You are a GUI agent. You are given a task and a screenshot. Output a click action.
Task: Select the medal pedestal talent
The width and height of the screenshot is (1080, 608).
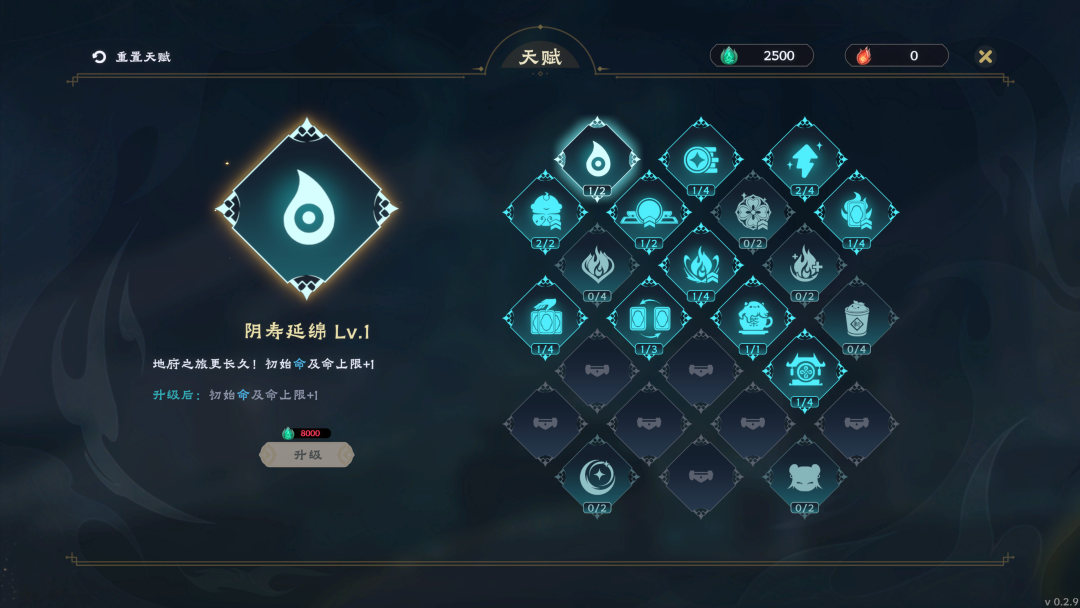click(649, 211)
